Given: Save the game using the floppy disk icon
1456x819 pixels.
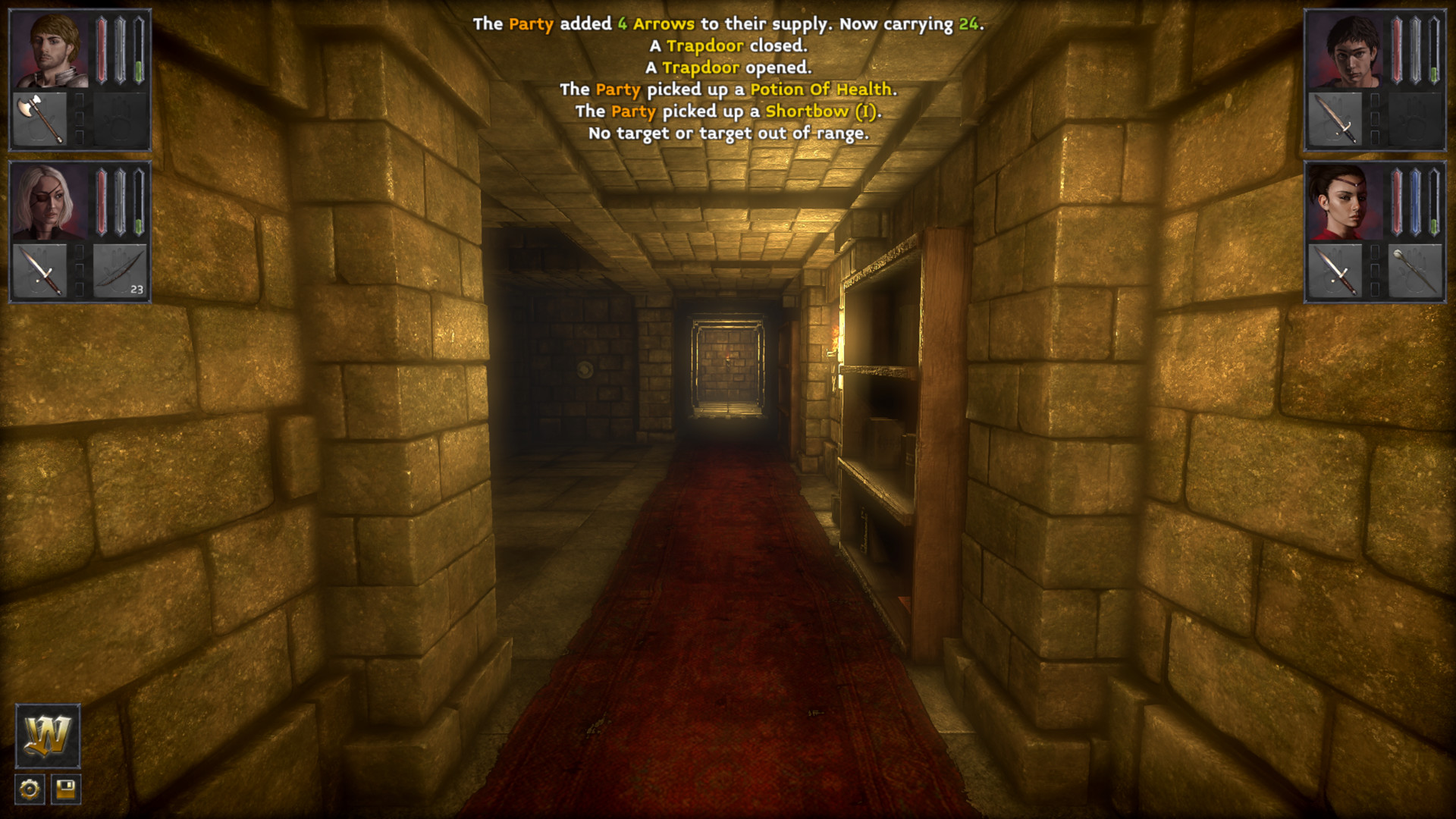Looking at the screenshot, I should coord(64,790).
